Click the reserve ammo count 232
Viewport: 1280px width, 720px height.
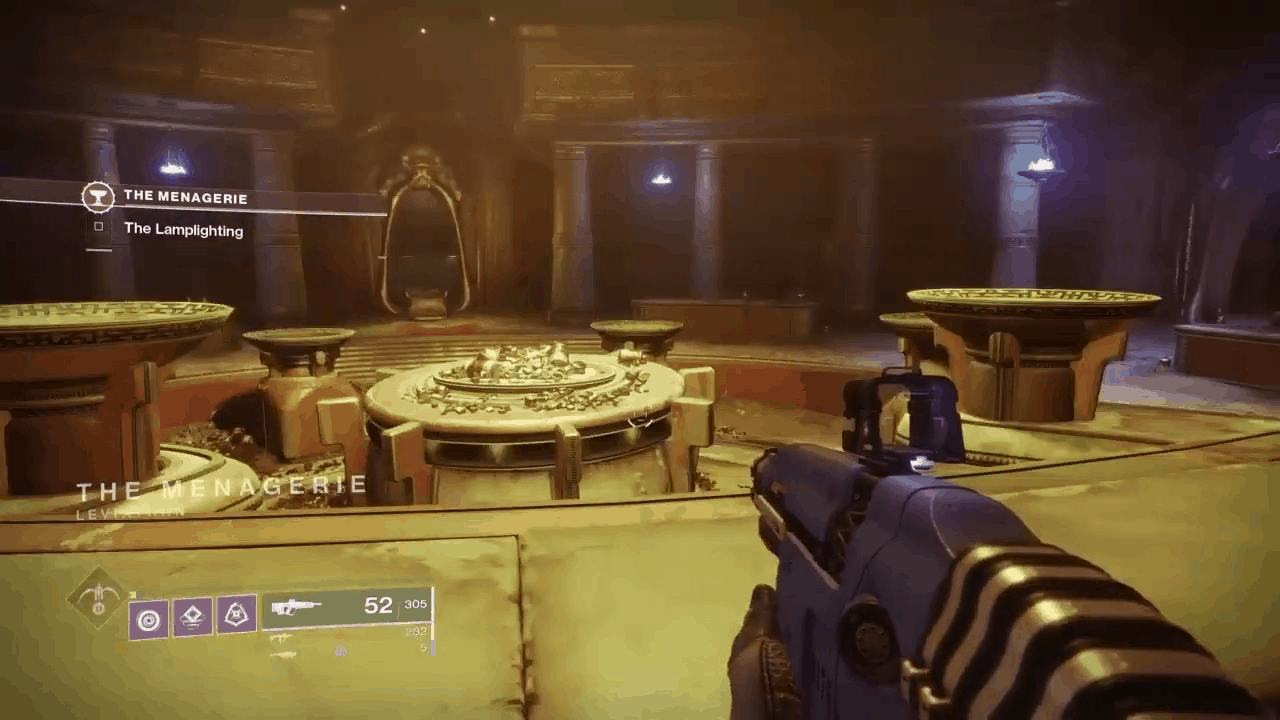pos(416,630)
